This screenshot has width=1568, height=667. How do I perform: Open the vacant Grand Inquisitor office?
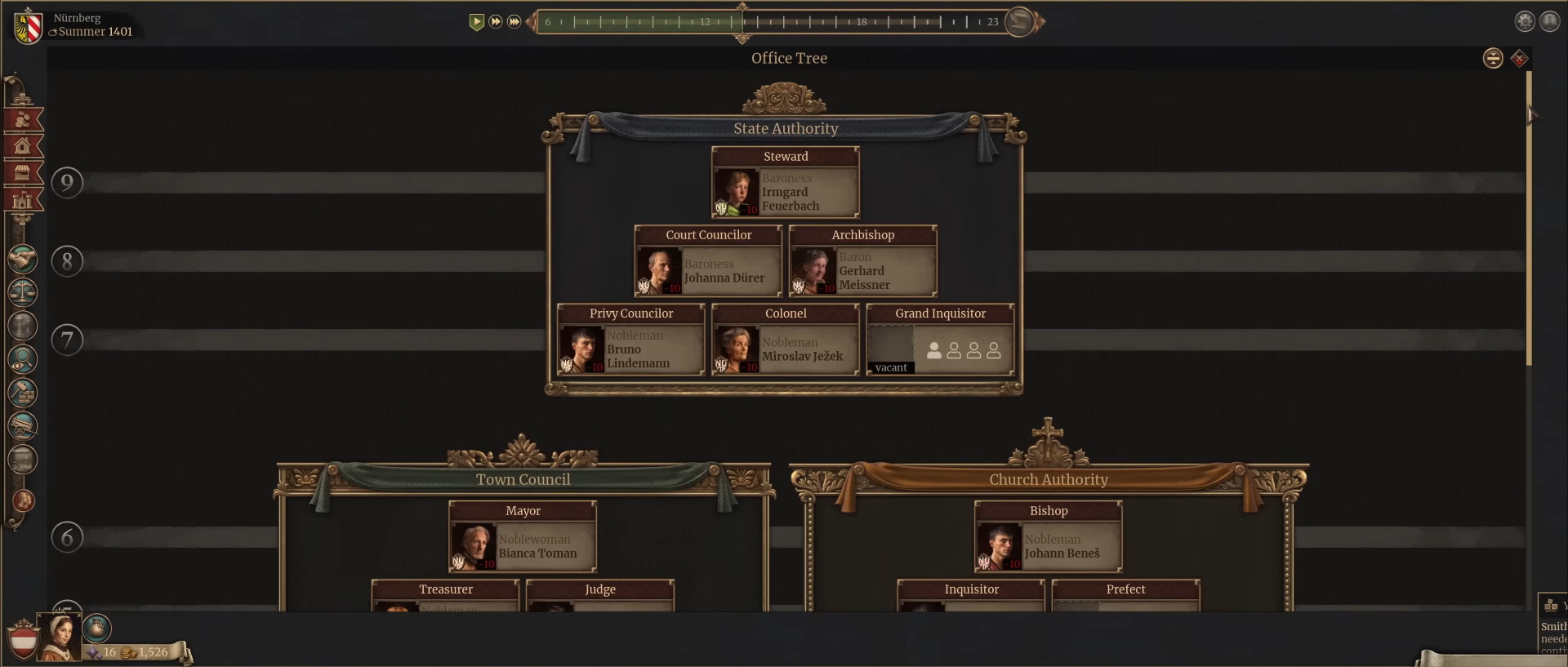[940, 340]
